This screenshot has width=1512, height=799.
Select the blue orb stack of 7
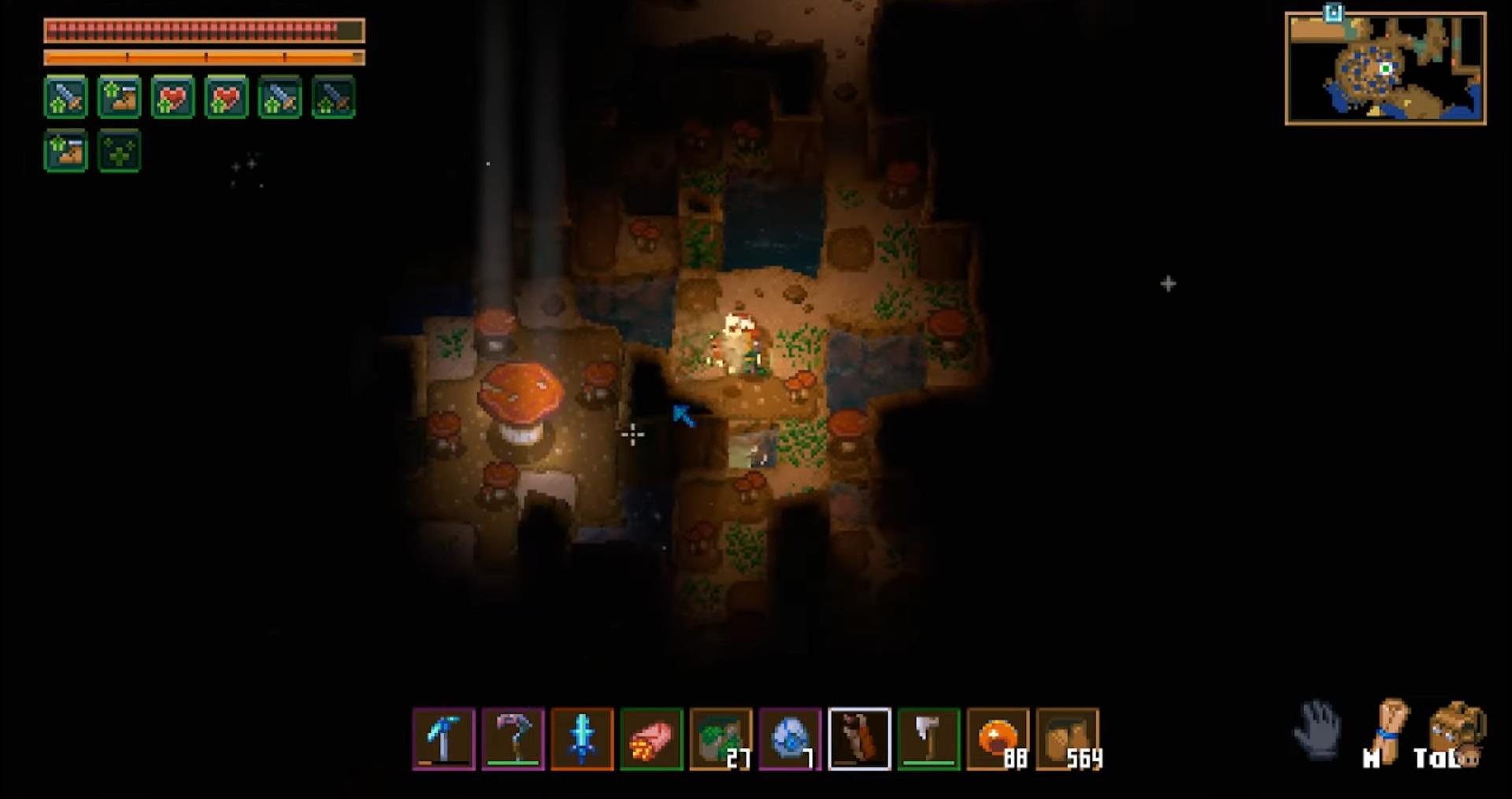coord(790,738)
